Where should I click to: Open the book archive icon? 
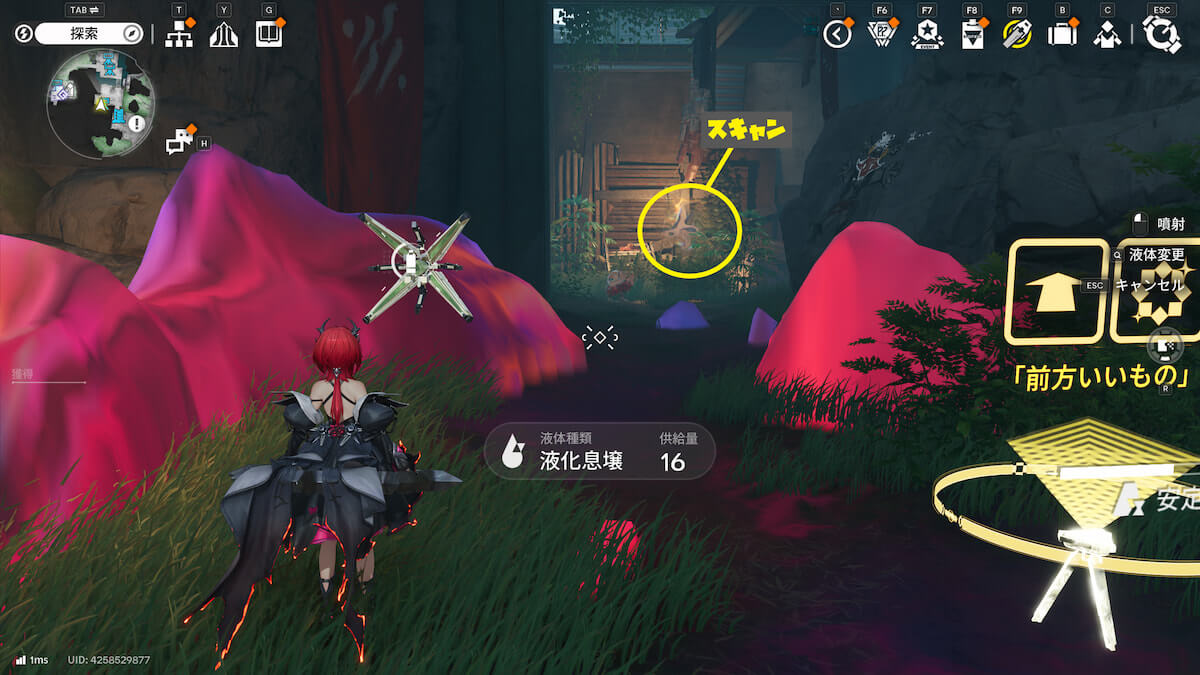(x=269, y=35)
